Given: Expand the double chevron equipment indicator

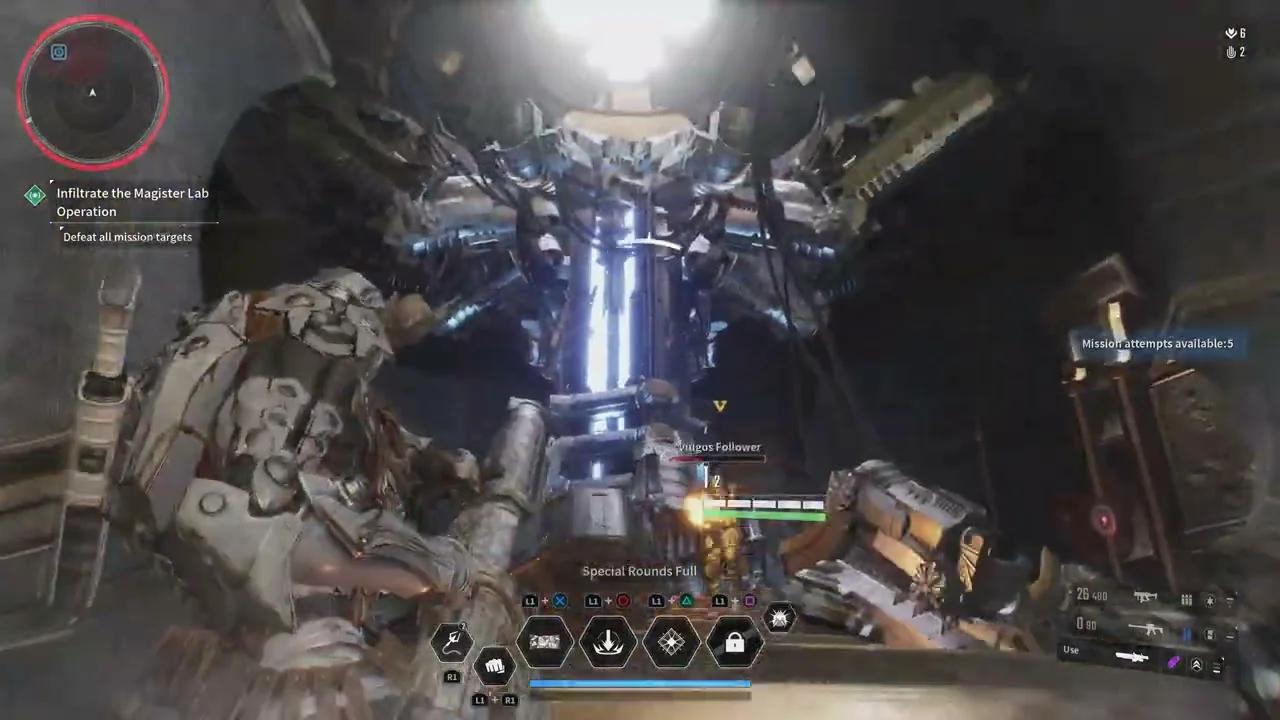Looking at the screenshot, I should click(x=1197, y=664).
